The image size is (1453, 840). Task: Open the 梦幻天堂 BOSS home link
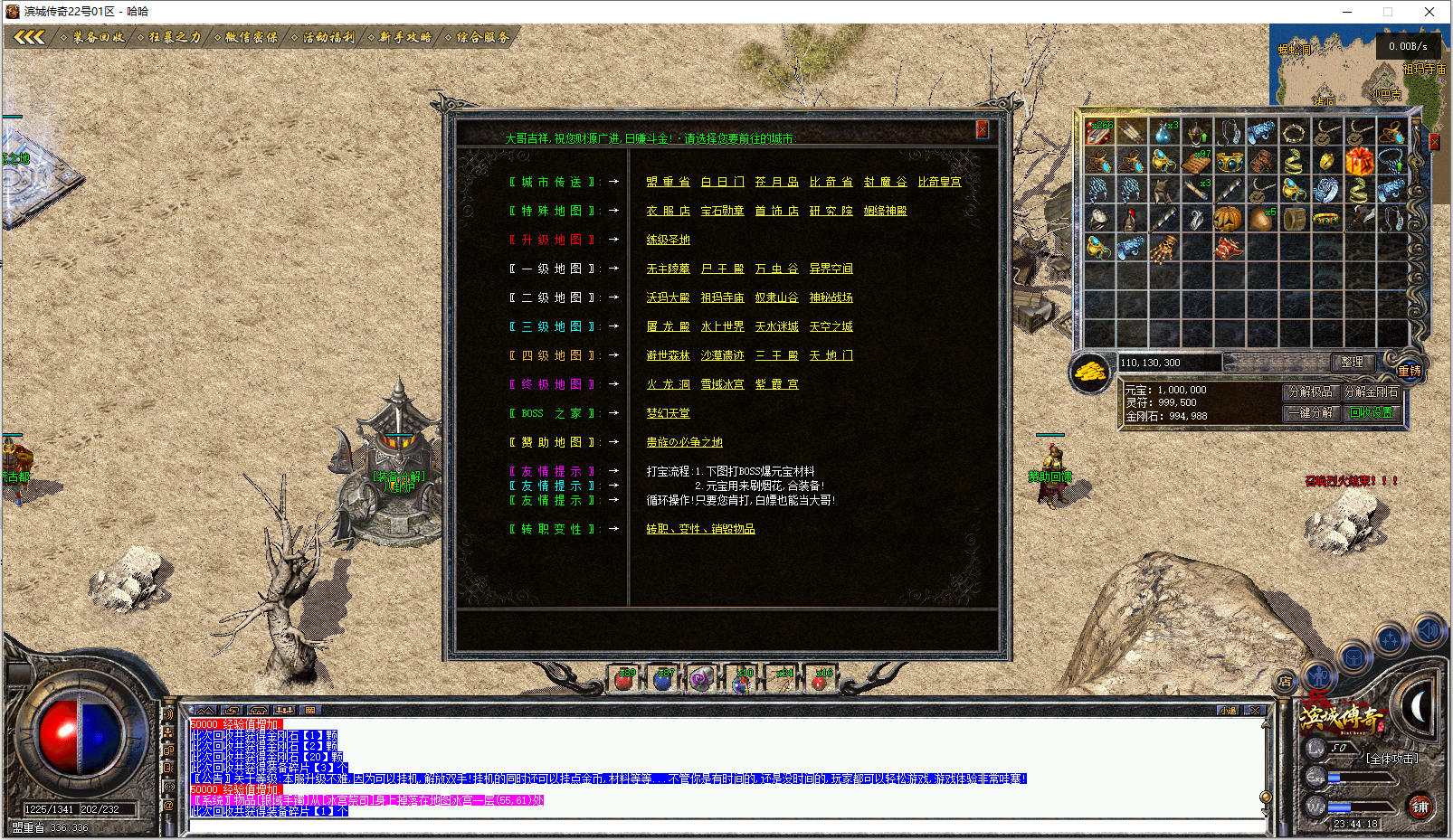click(x=668, y=413)
